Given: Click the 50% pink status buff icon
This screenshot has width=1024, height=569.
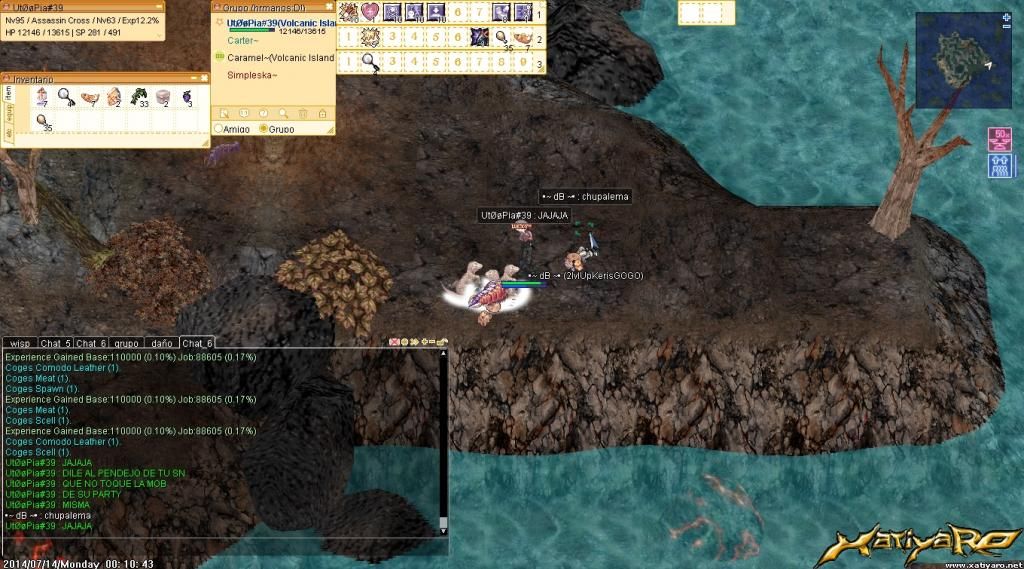Looking at the screenshot, I should (999, 139).
